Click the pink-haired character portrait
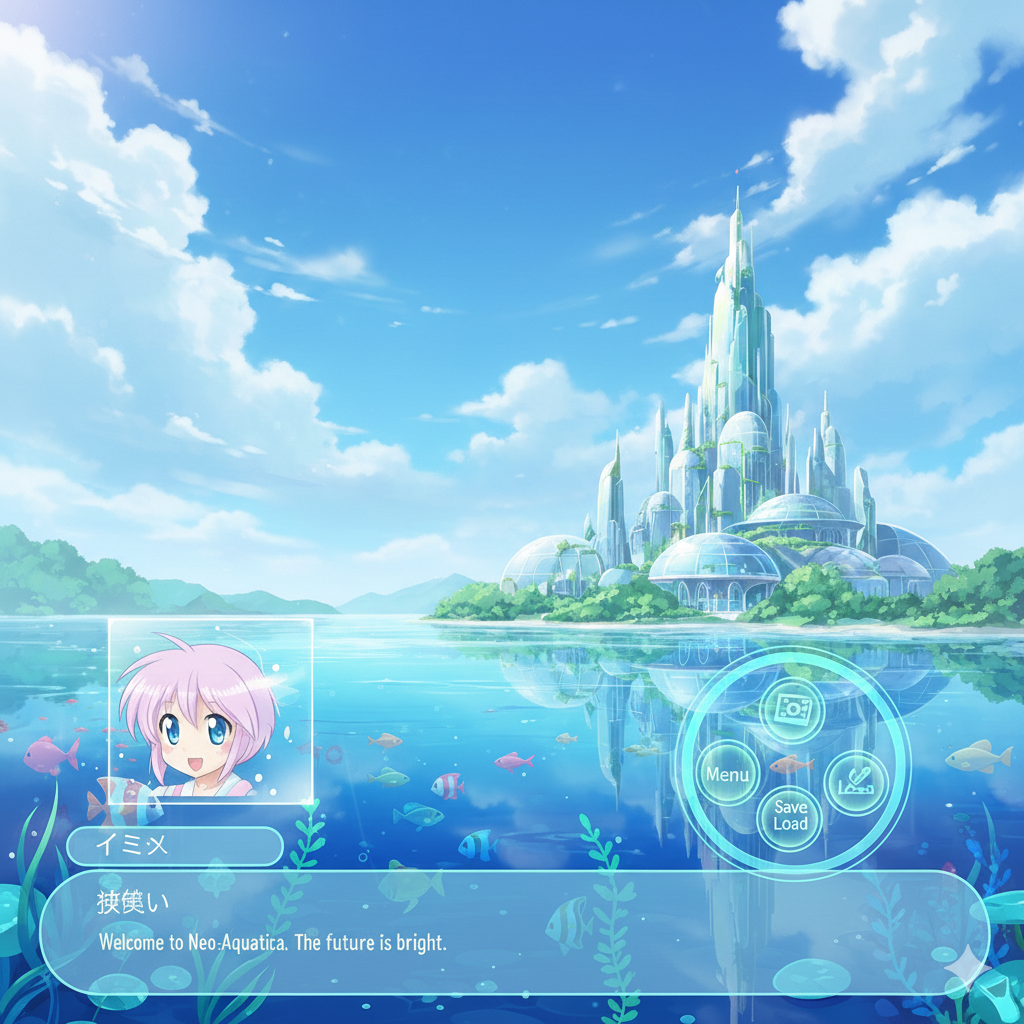The height and width of the screenshot is (1024, 1024). tap(210, 710)
